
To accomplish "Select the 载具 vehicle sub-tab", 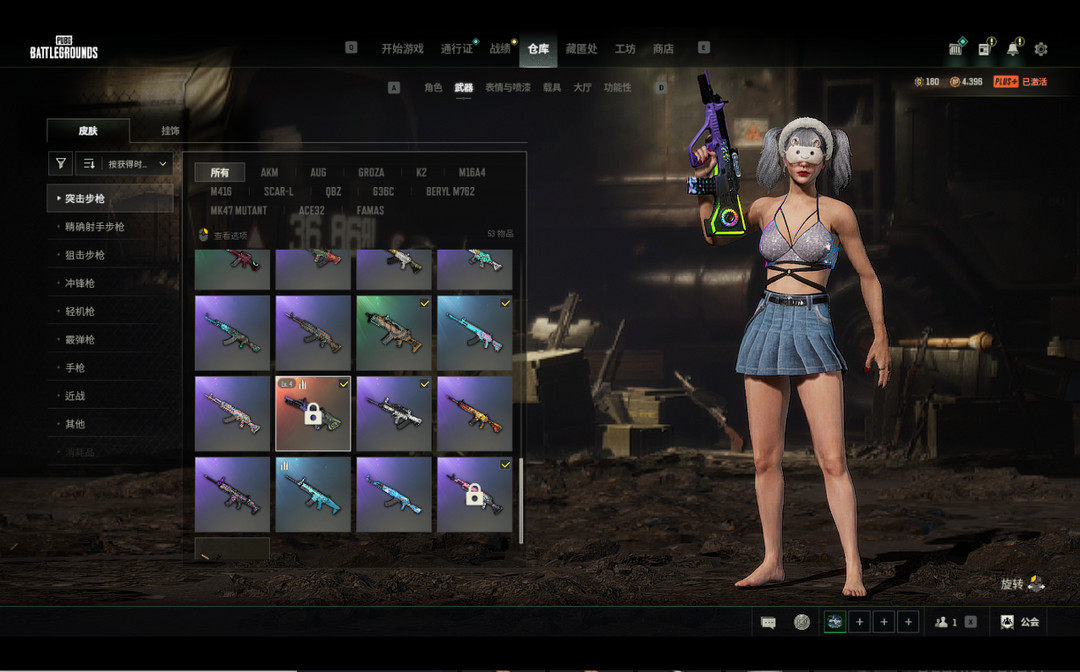I will click(552, 88).
